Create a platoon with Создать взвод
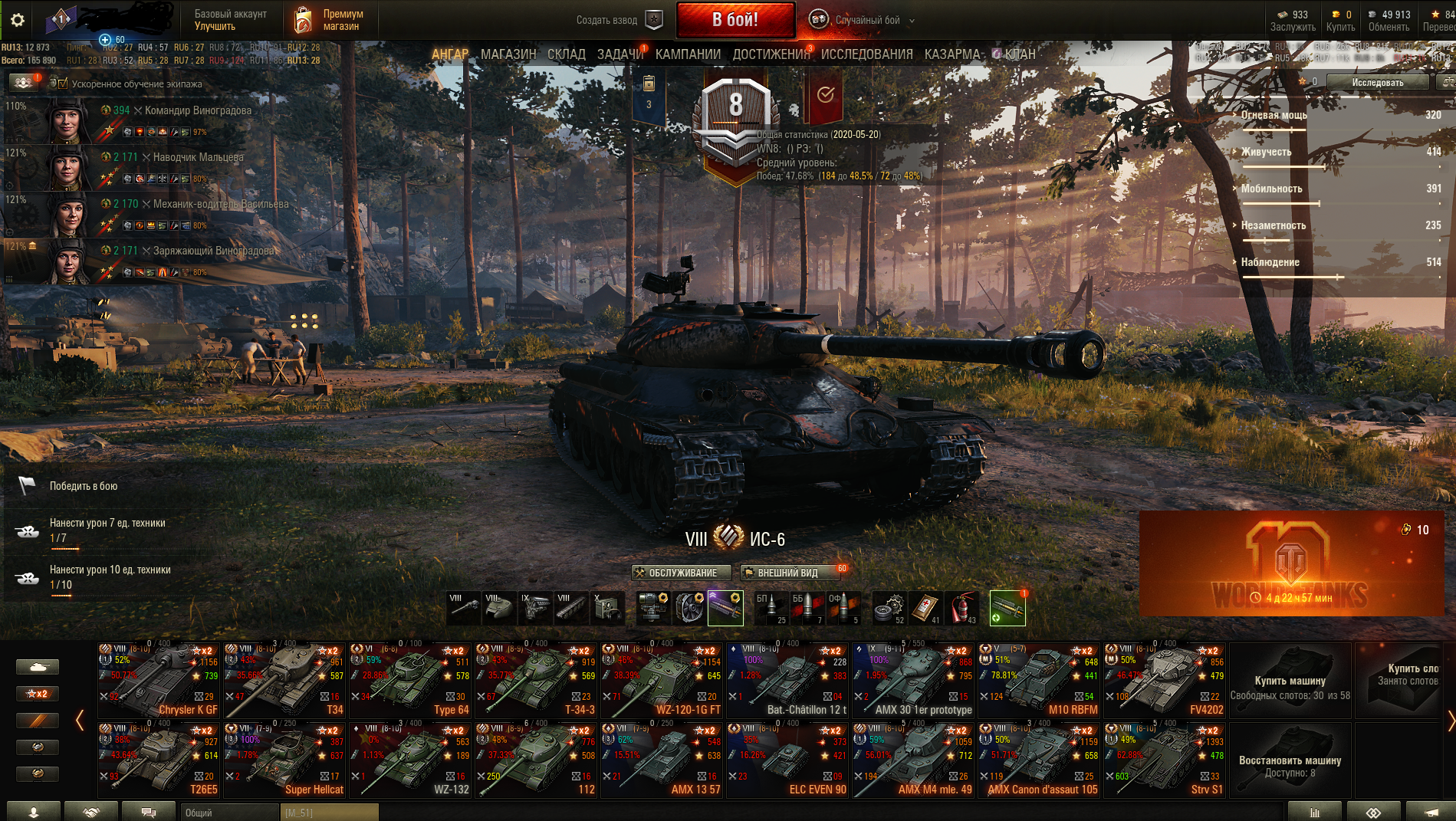Viewport: 1456px width, 821px height. point(618,21)
